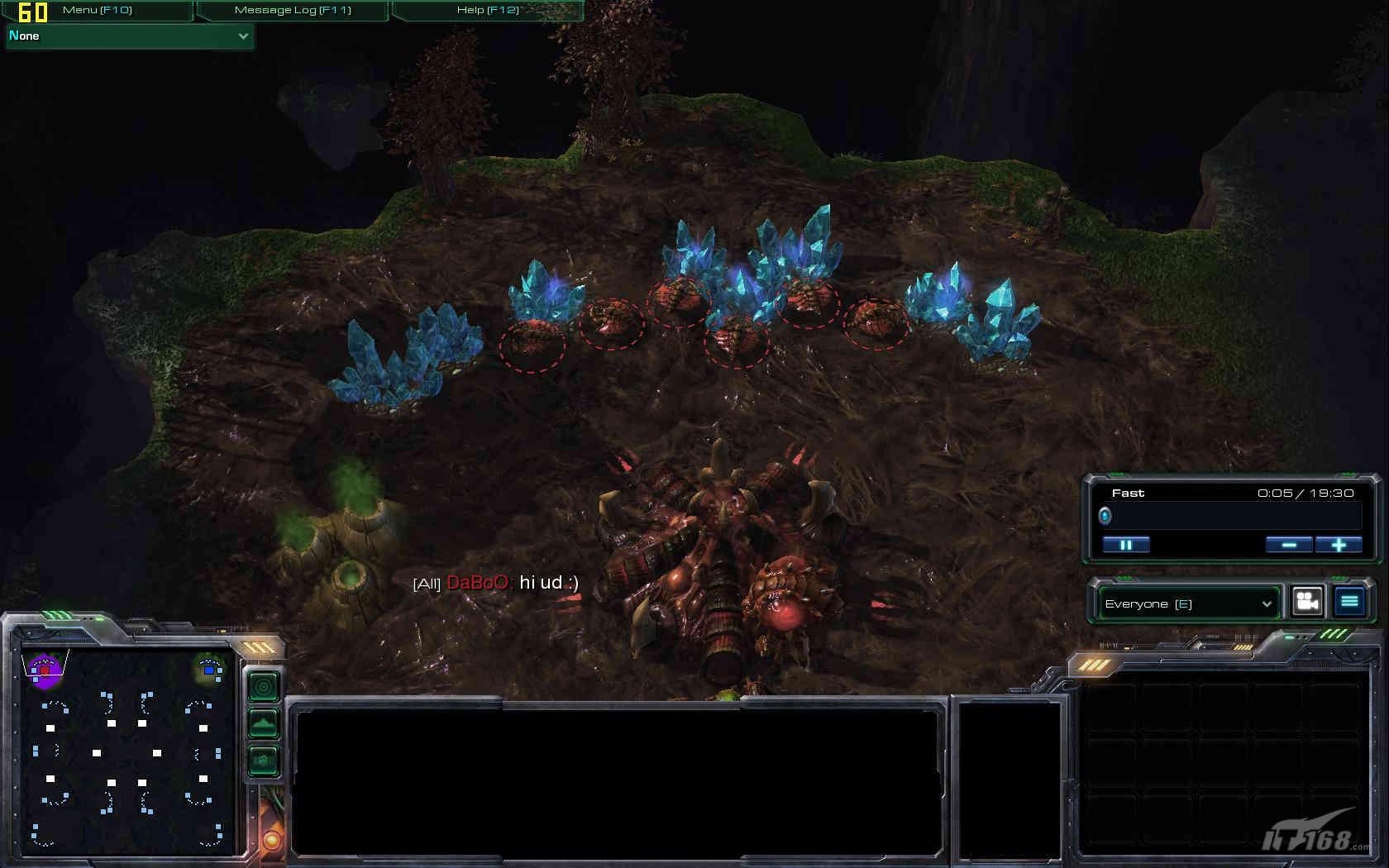Screen dimensions: 1389x868
Task: Activate the minimap ping button with concentric circles
Action: [x=264, y=686]
